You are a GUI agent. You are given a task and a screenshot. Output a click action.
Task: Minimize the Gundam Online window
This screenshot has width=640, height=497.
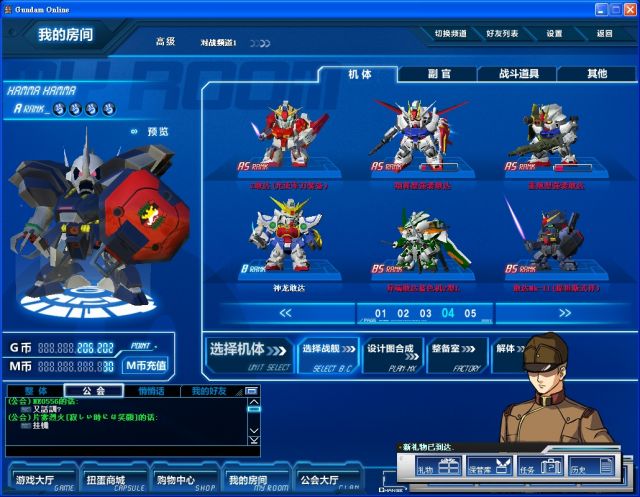602,8
